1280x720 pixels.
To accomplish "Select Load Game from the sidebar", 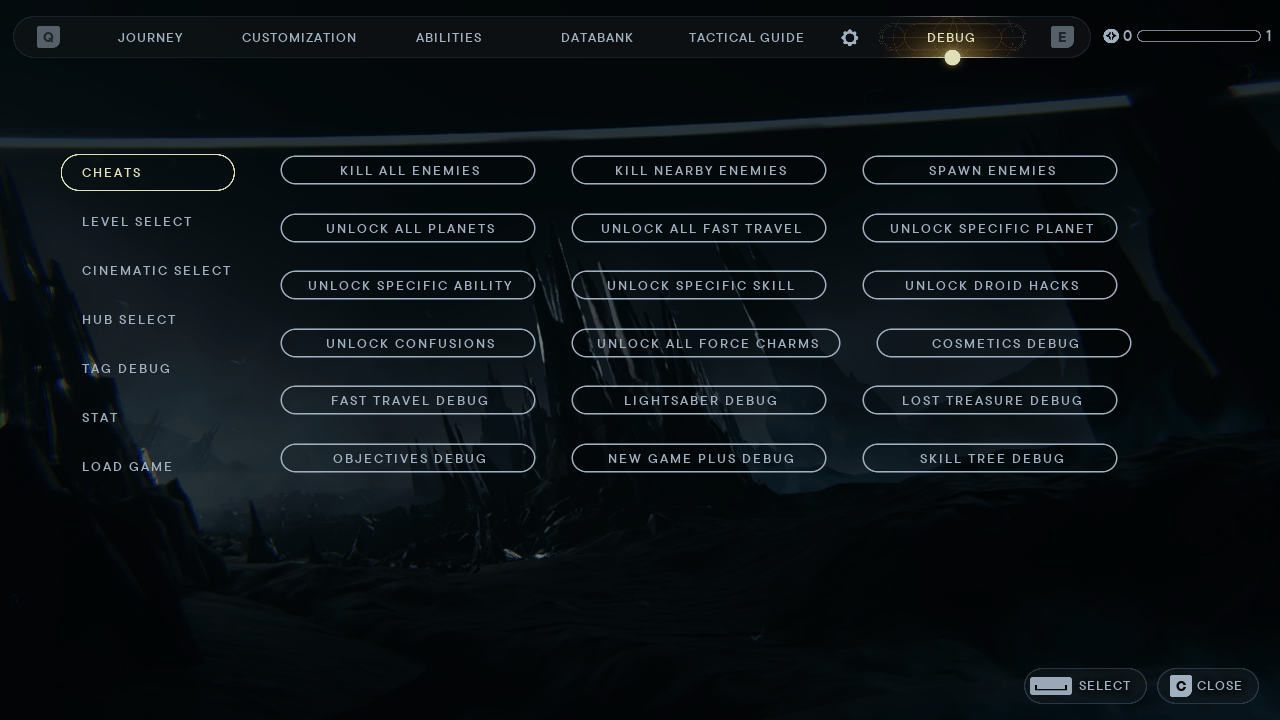I will (x=127, y=466).
